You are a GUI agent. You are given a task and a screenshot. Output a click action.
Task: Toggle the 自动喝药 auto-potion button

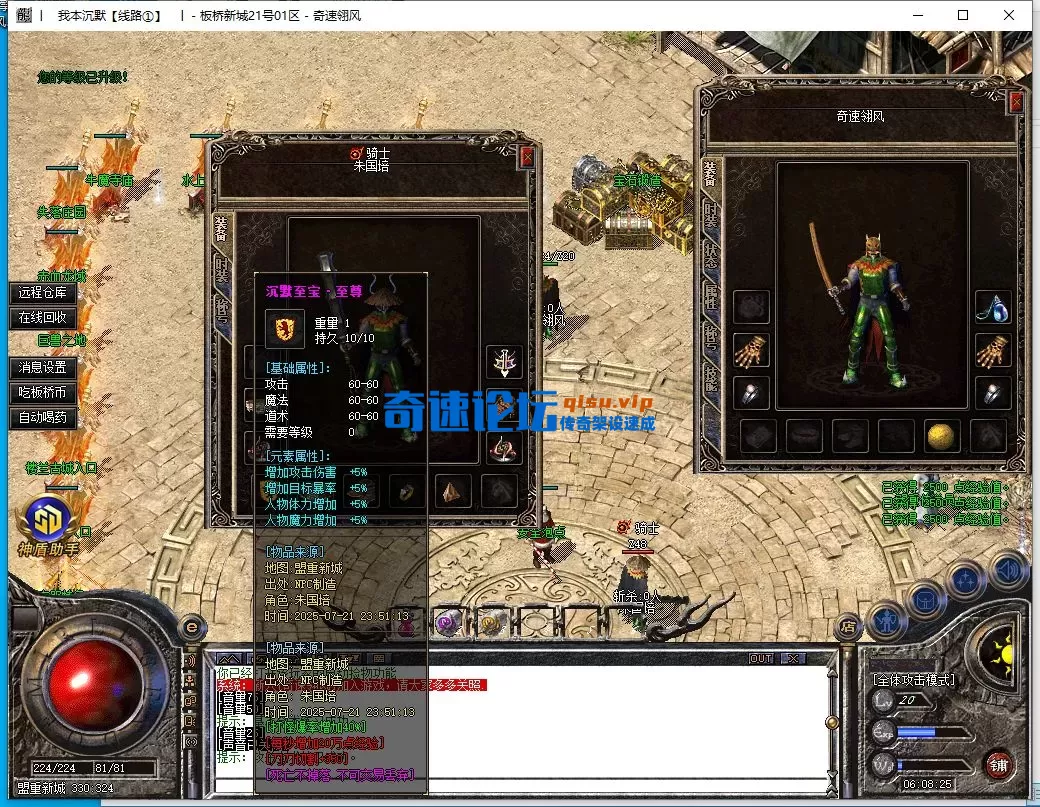[42, 418]
